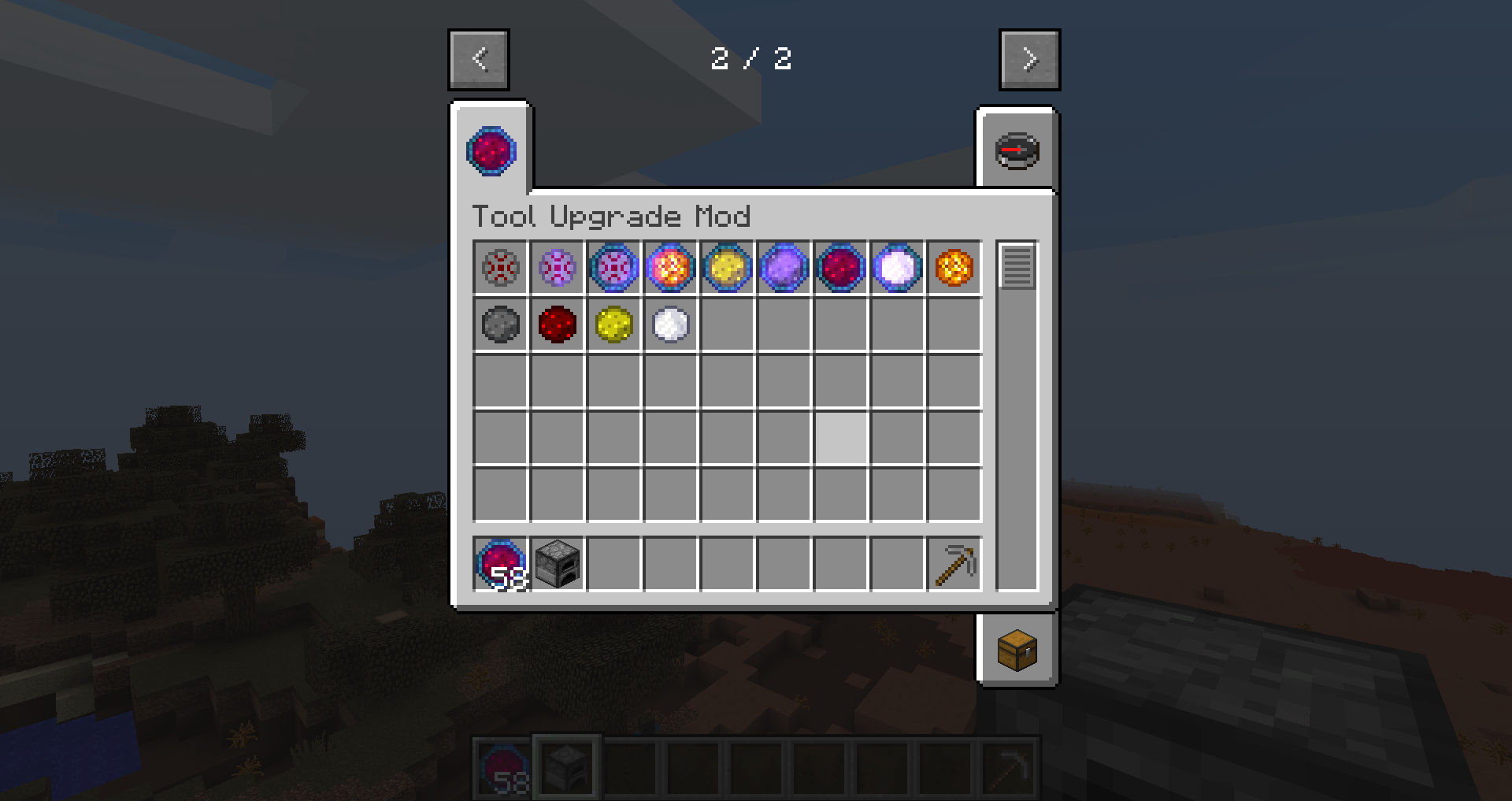Go to the next creative tab page

point(1029,60)
